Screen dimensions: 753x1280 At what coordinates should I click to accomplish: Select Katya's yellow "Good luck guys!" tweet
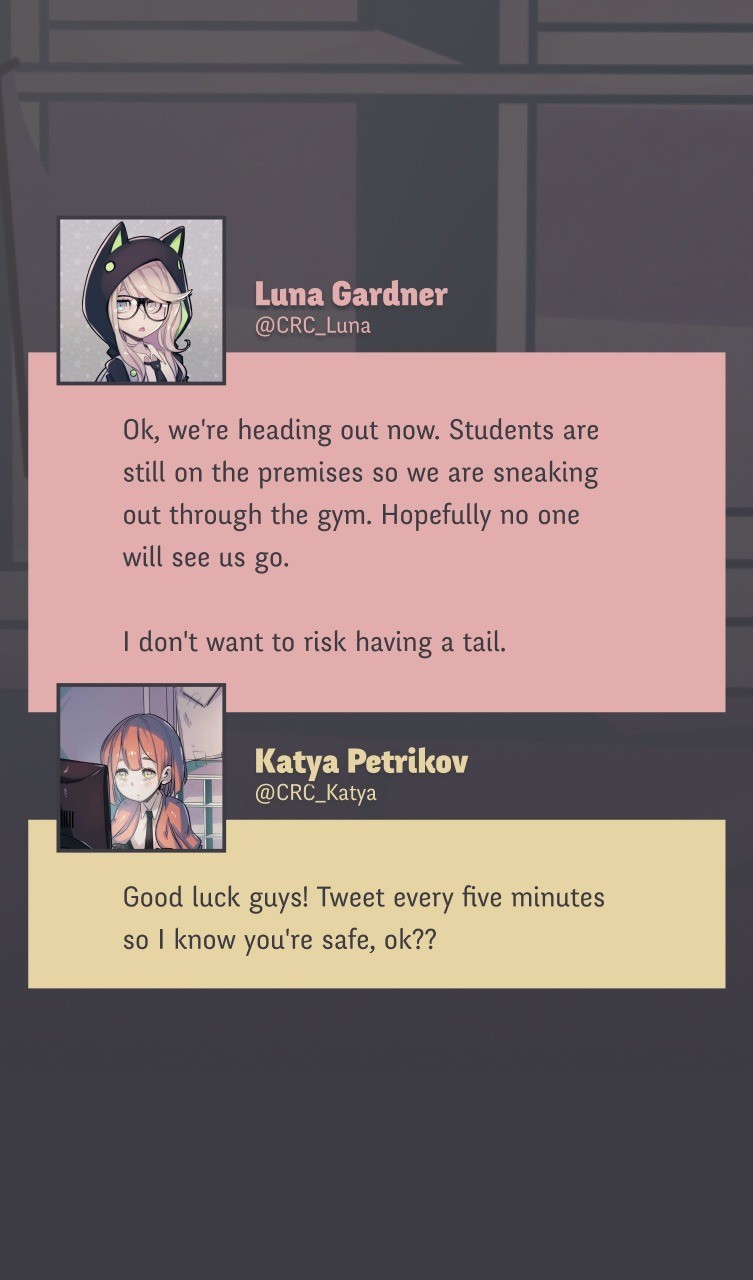pos(376,917)
